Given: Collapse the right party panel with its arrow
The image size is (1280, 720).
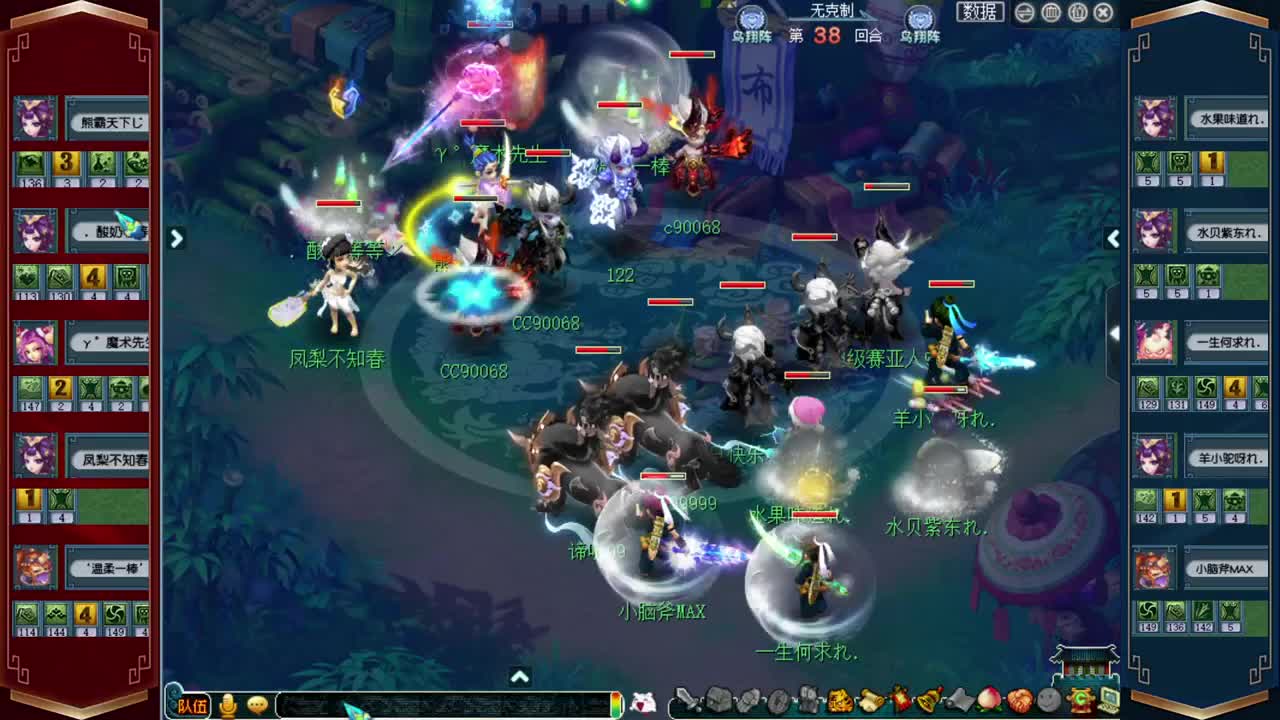Looking at the screenshot, I should point(1112,239).
